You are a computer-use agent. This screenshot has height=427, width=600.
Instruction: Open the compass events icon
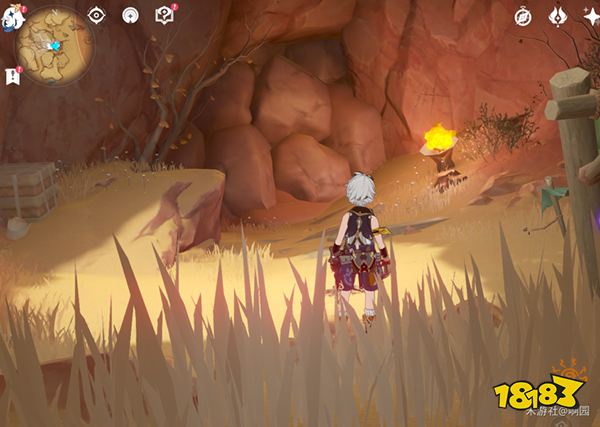pyautogui.click(x=522, y=16)
